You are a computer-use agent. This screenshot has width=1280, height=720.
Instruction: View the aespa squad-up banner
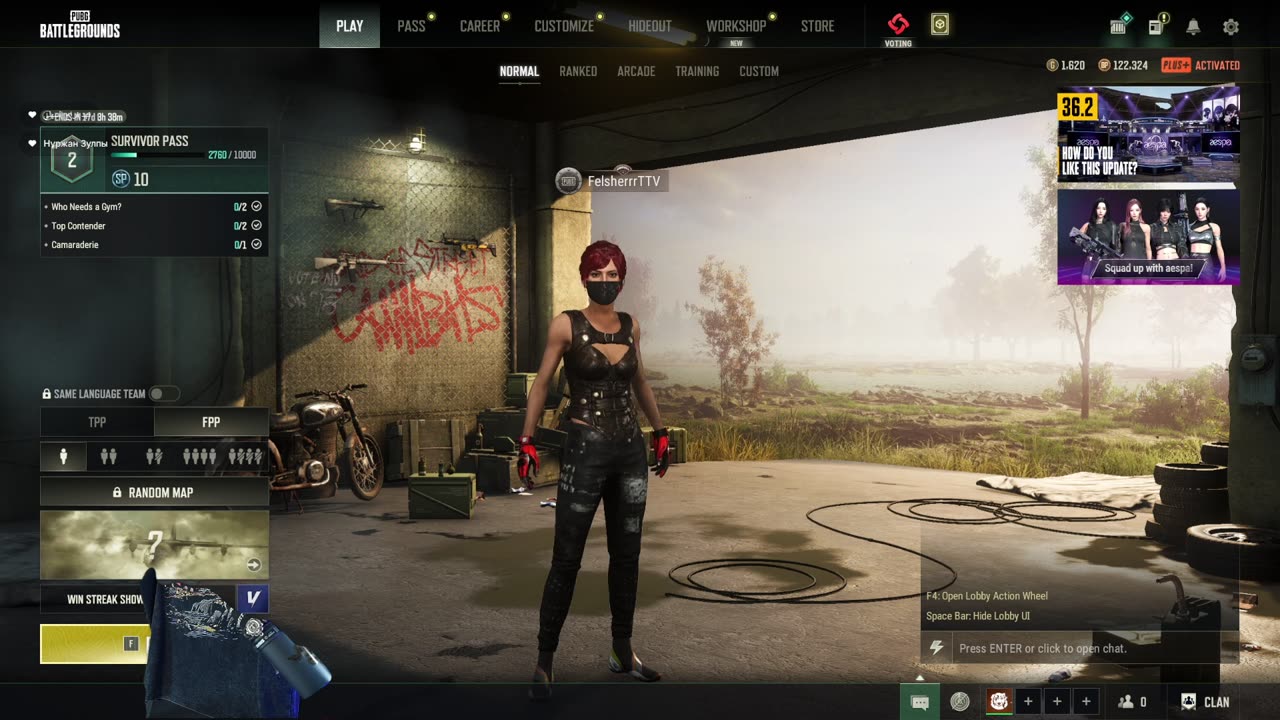pyautogui.click(x=1148, y=237)
